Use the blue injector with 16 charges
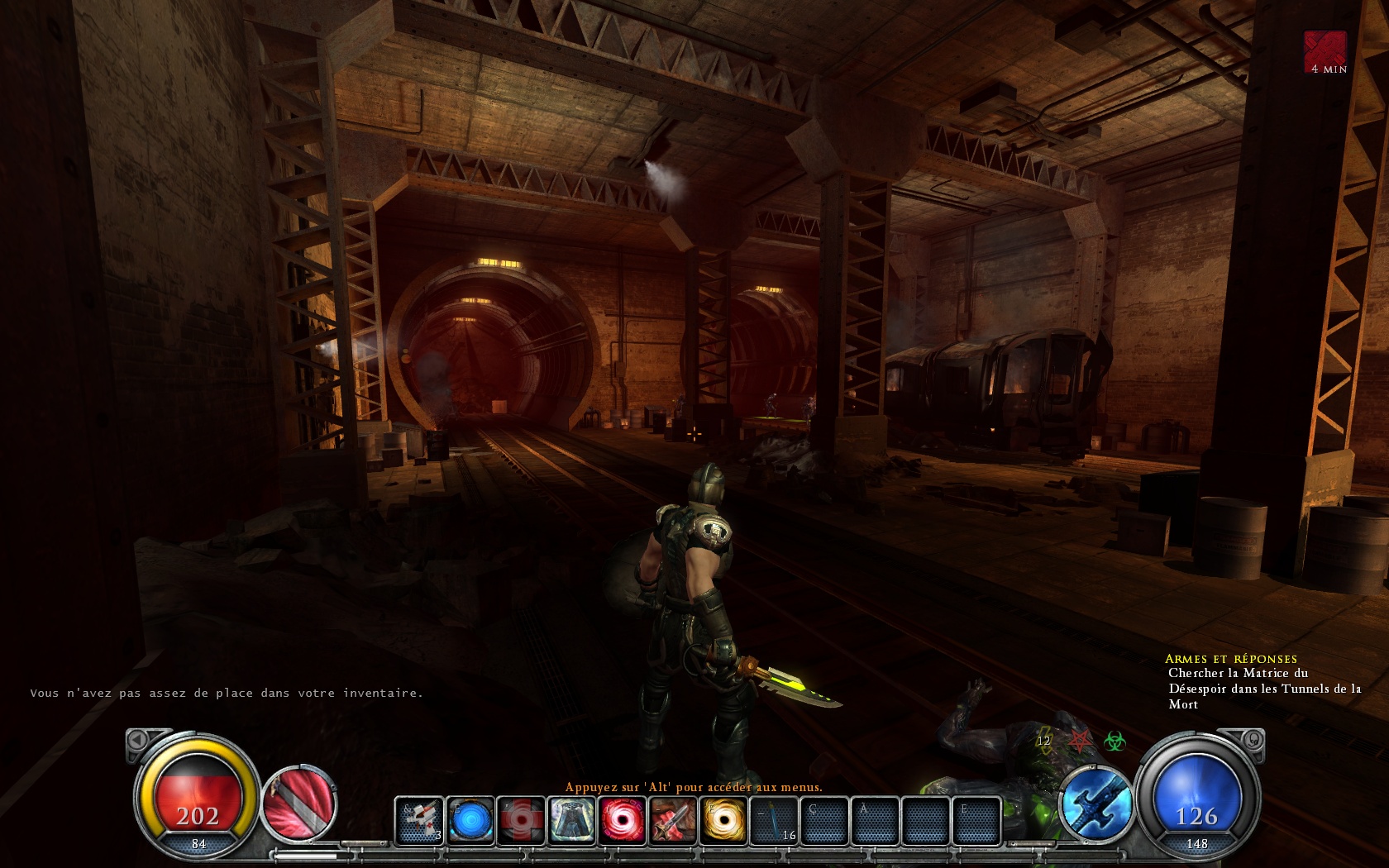1389x868 pixels. [x=775, y=820]
